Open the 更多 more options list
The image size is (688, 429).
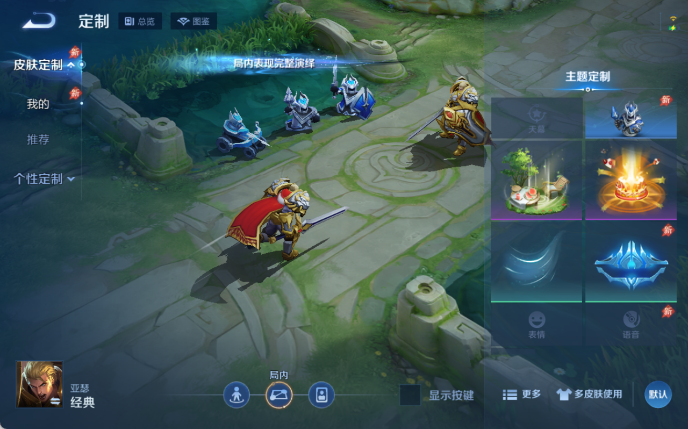521,395
